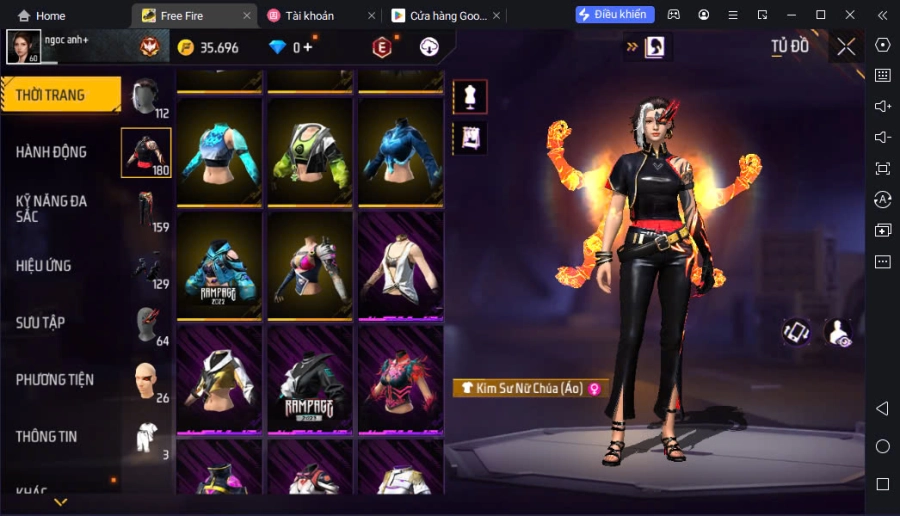Close the wardrobe with the X button
The width and height of the screenshot is (900, 516).
(x=846, y=46)
